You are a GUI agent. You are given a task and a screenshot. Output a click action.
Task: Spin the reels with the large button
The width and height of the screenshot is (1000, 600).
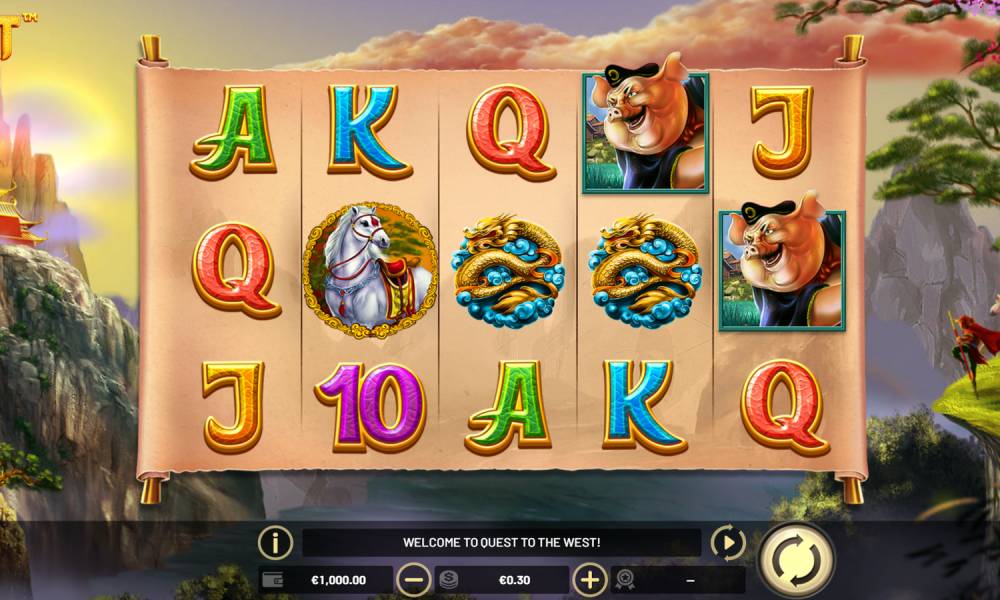pos(796,558)
